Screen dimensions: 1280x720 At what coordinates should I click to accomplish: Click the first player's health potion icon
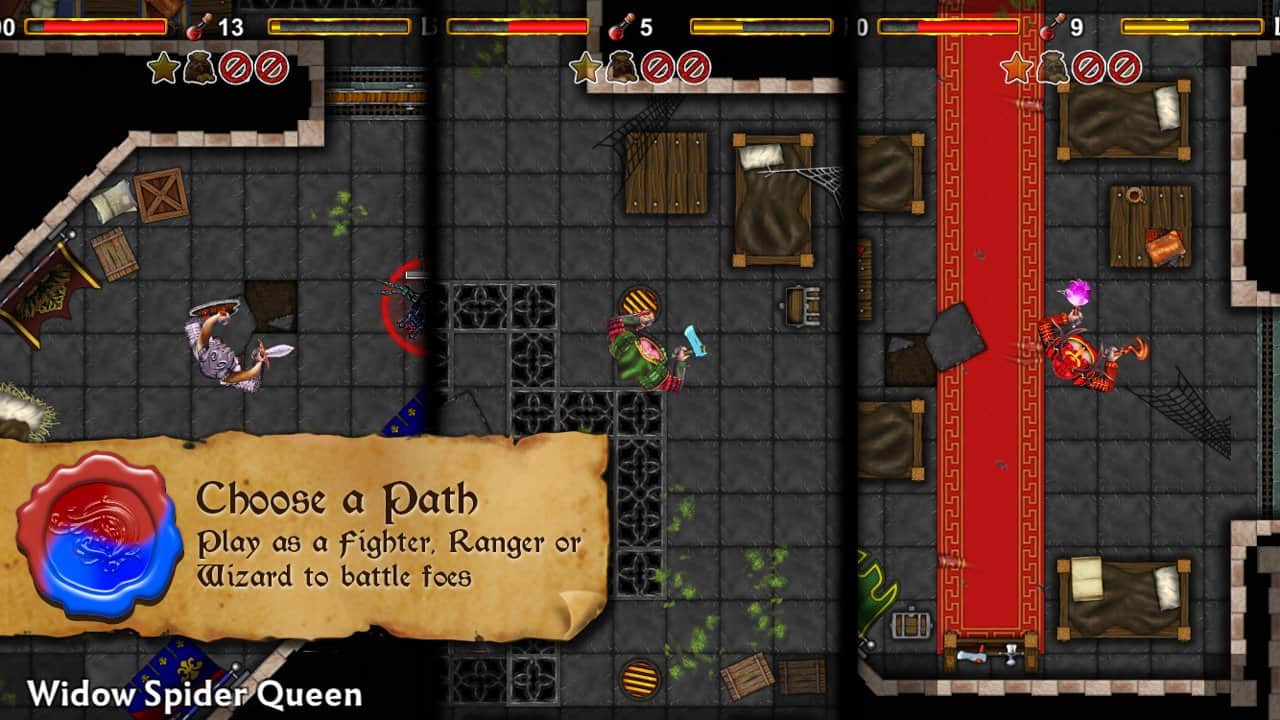point(194,26)
